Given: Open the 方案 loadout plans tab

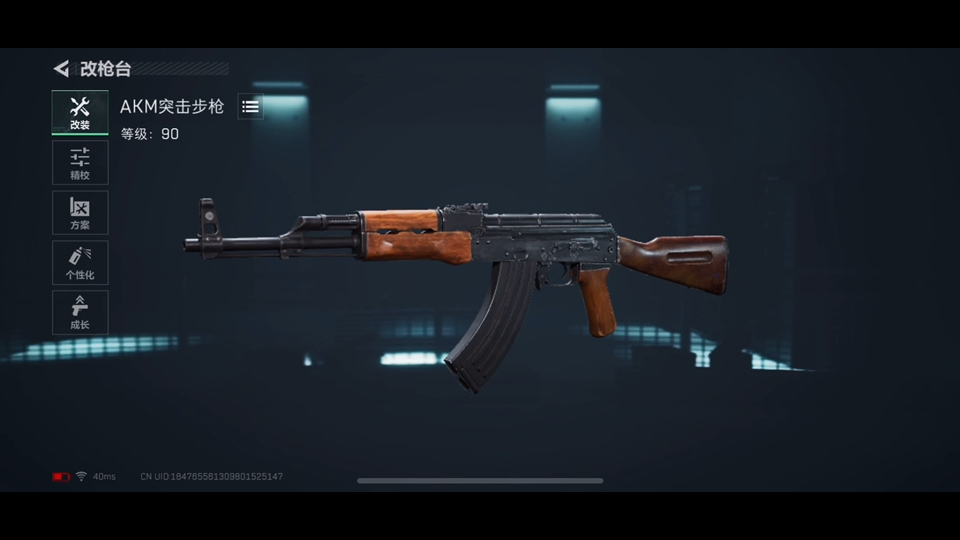Looking at the screenshot, I should point(80,213).
